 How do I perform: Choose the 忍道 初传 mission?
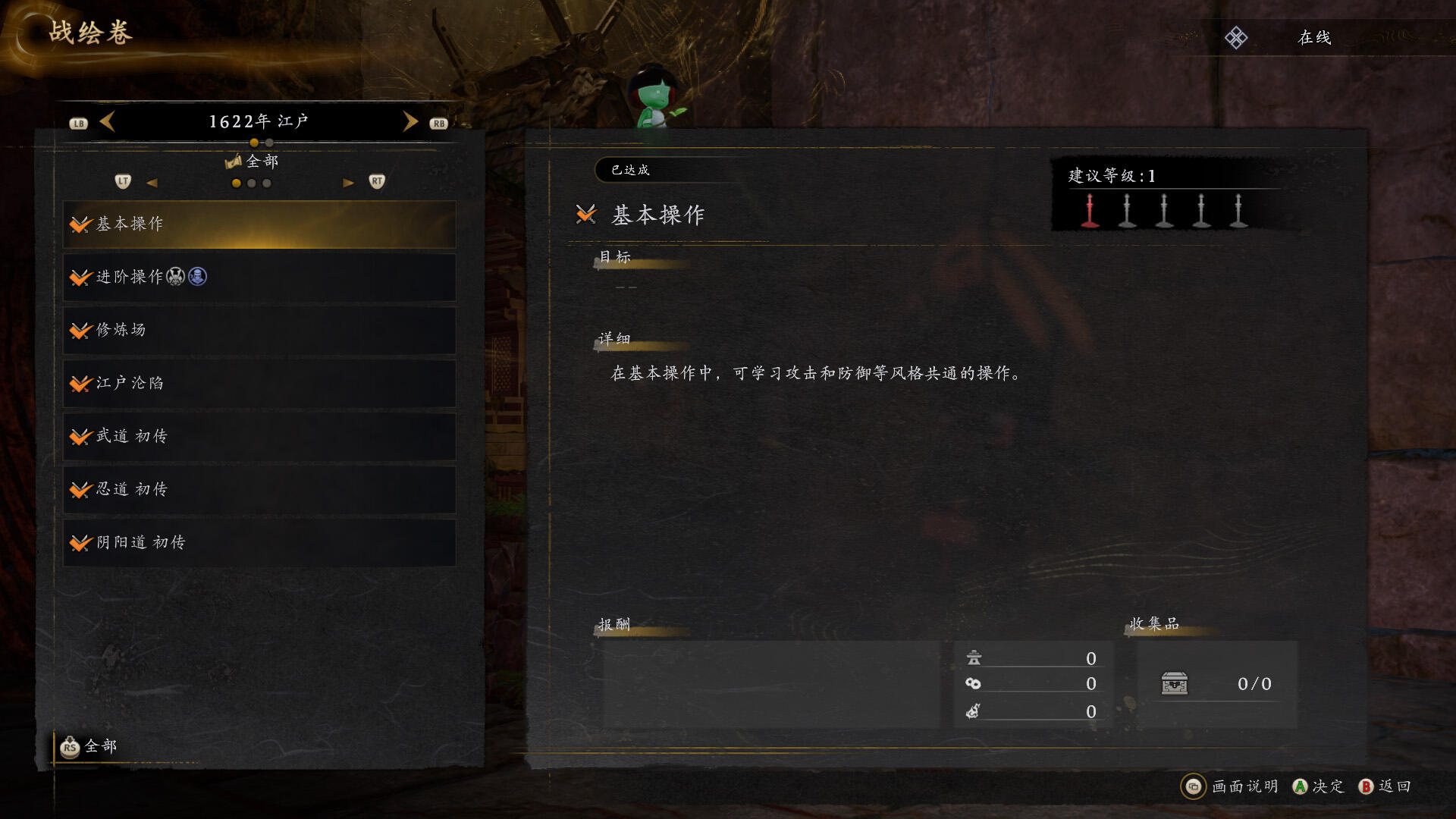259,490
